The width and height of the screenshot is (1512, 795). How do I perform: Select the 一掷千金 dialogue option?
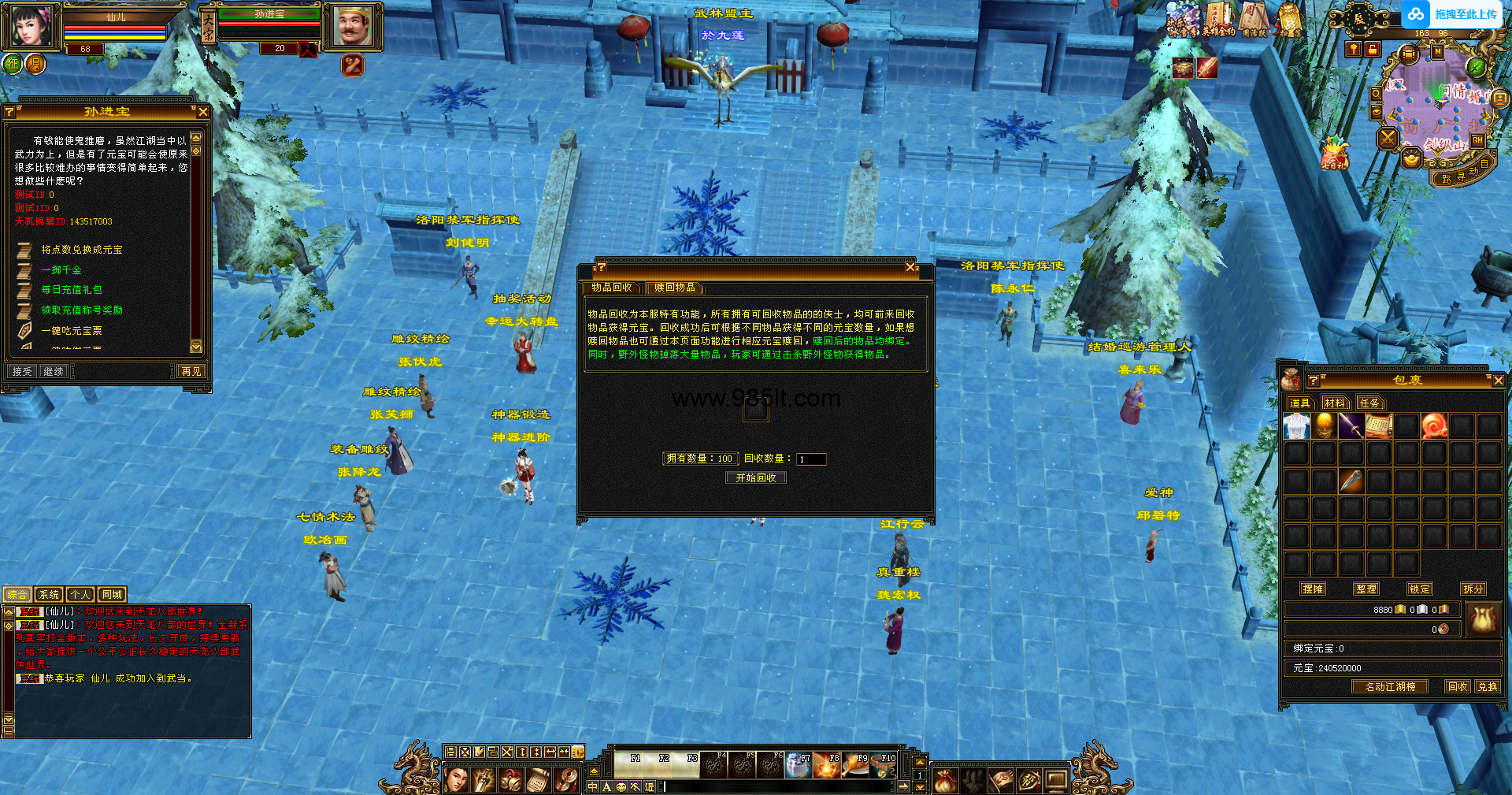pos(61,270)
